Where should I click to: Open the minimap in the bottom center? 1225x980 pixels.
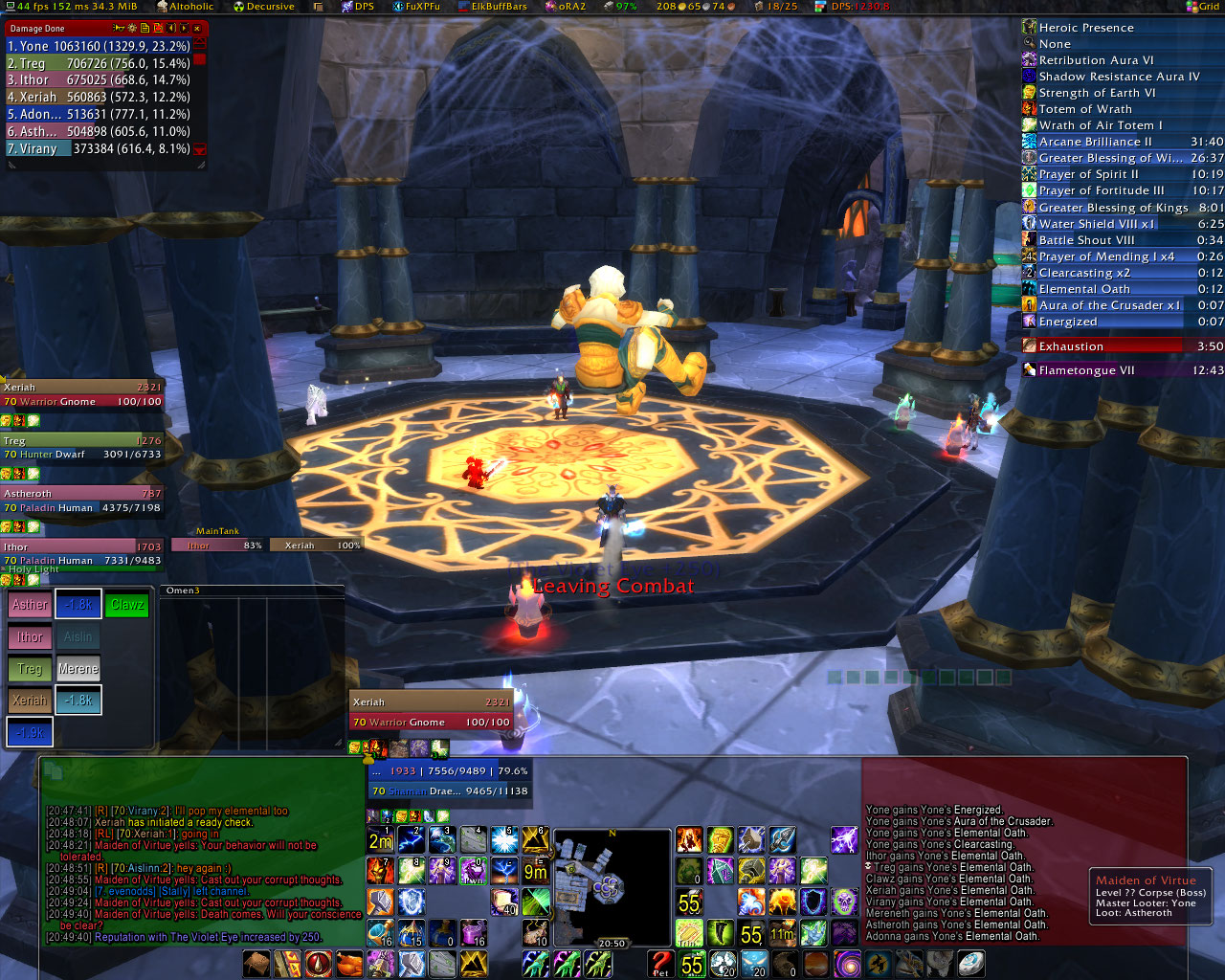pos(612,886)
